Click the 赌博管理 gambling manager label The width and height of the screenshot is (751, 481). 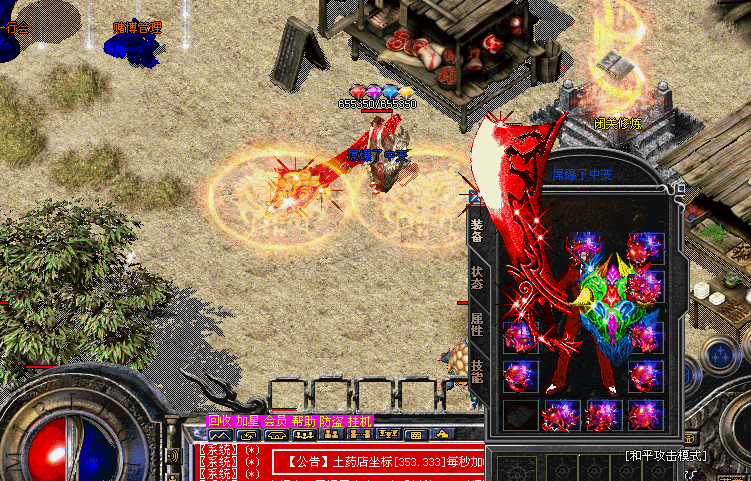point(137,27)
